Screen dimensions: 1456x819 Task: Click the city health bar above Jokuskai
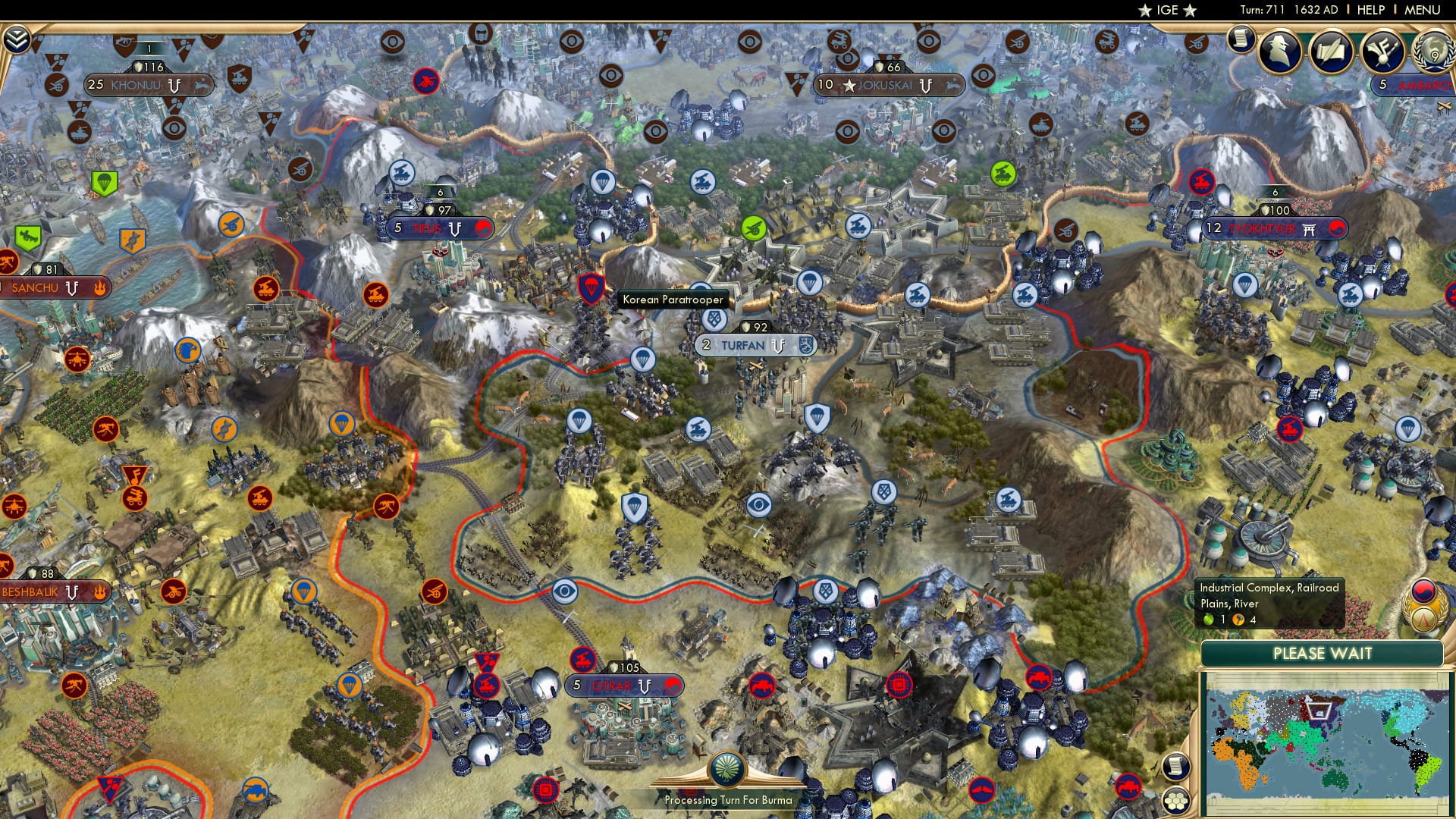click(889, 67)
